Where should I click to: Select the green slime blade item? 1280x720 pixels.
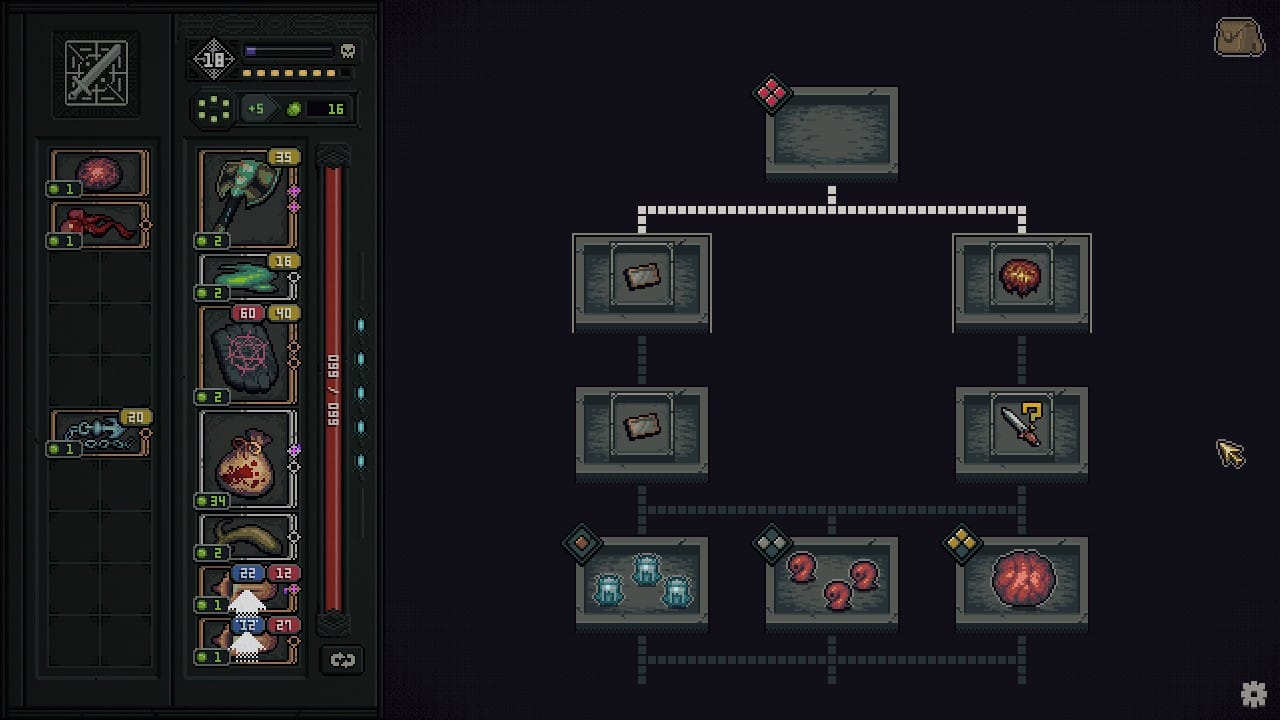pos(247,277)
